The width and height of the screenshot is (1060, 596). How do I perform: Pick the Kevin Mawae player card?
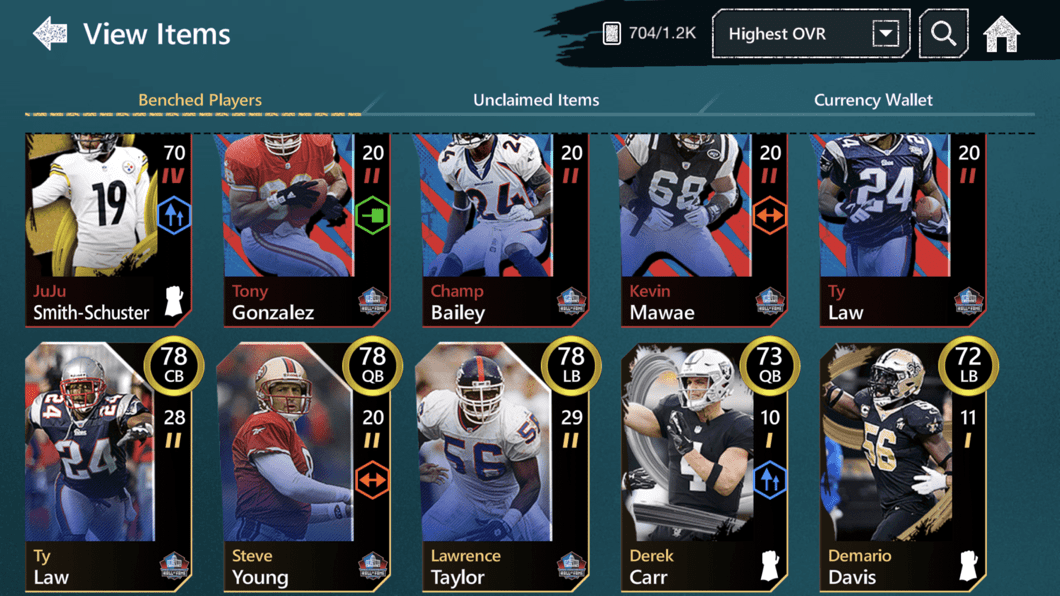(702, 230)
